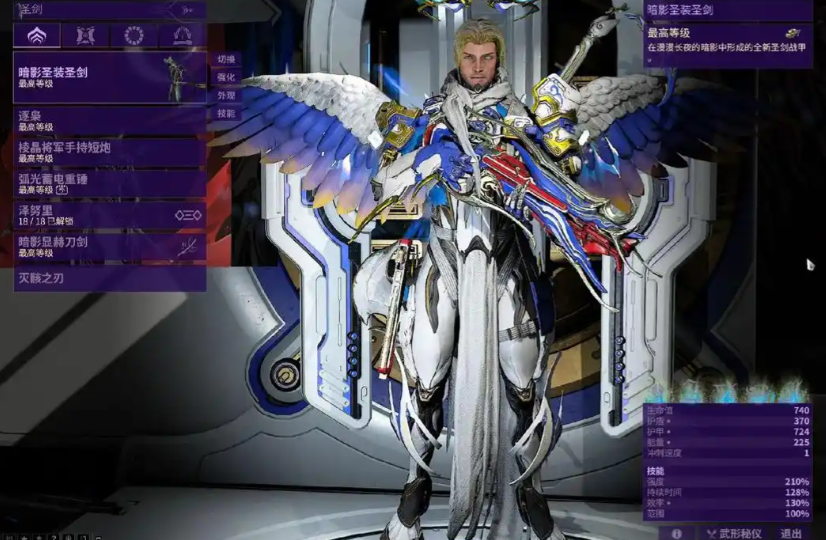Switch to the circular ring icon tab

point(133,36)
